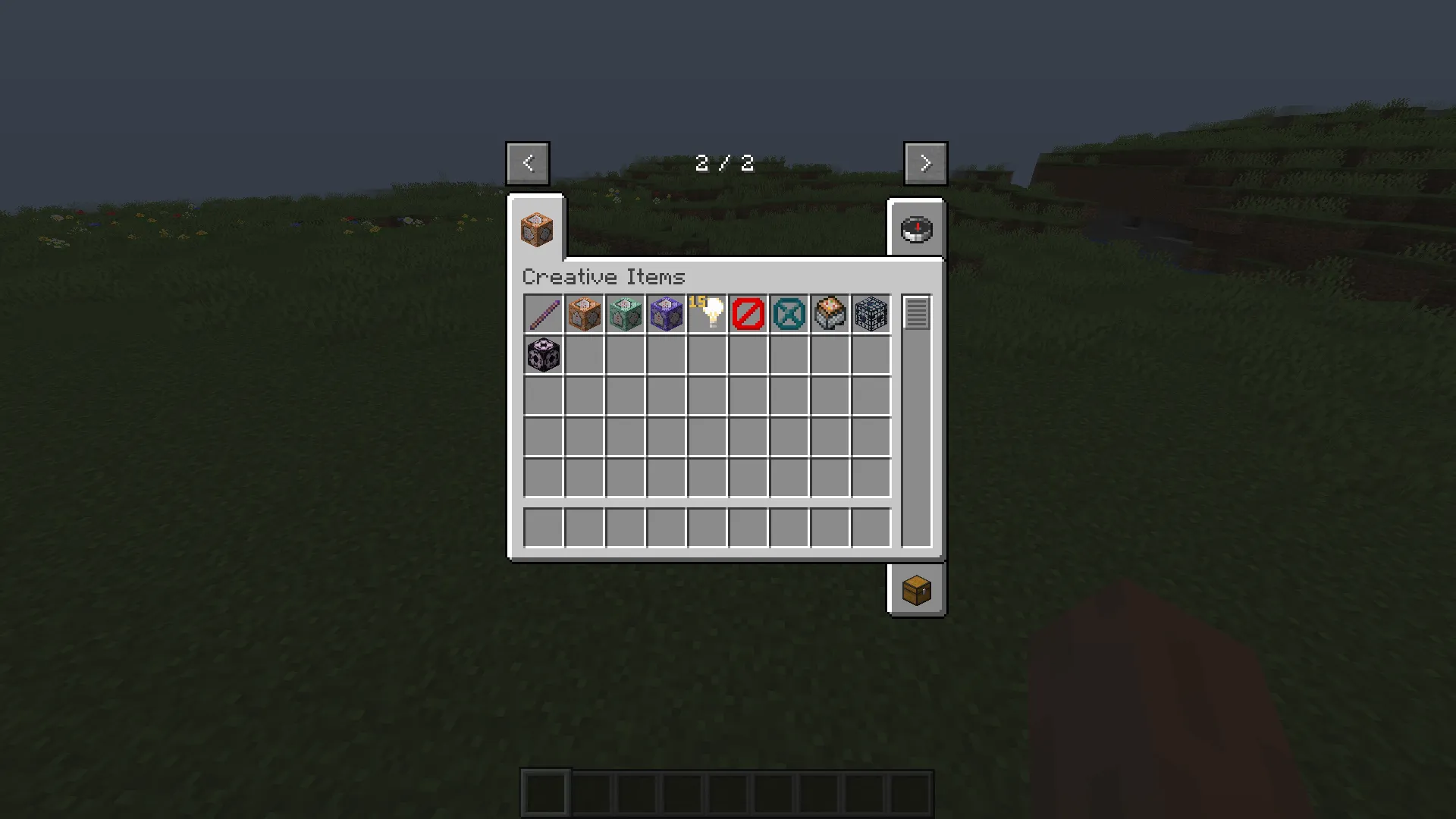Pick up the dark block in the second row
Viewport: 1456px width, 819px height.
pyautogui.click(x=544, y=355)
